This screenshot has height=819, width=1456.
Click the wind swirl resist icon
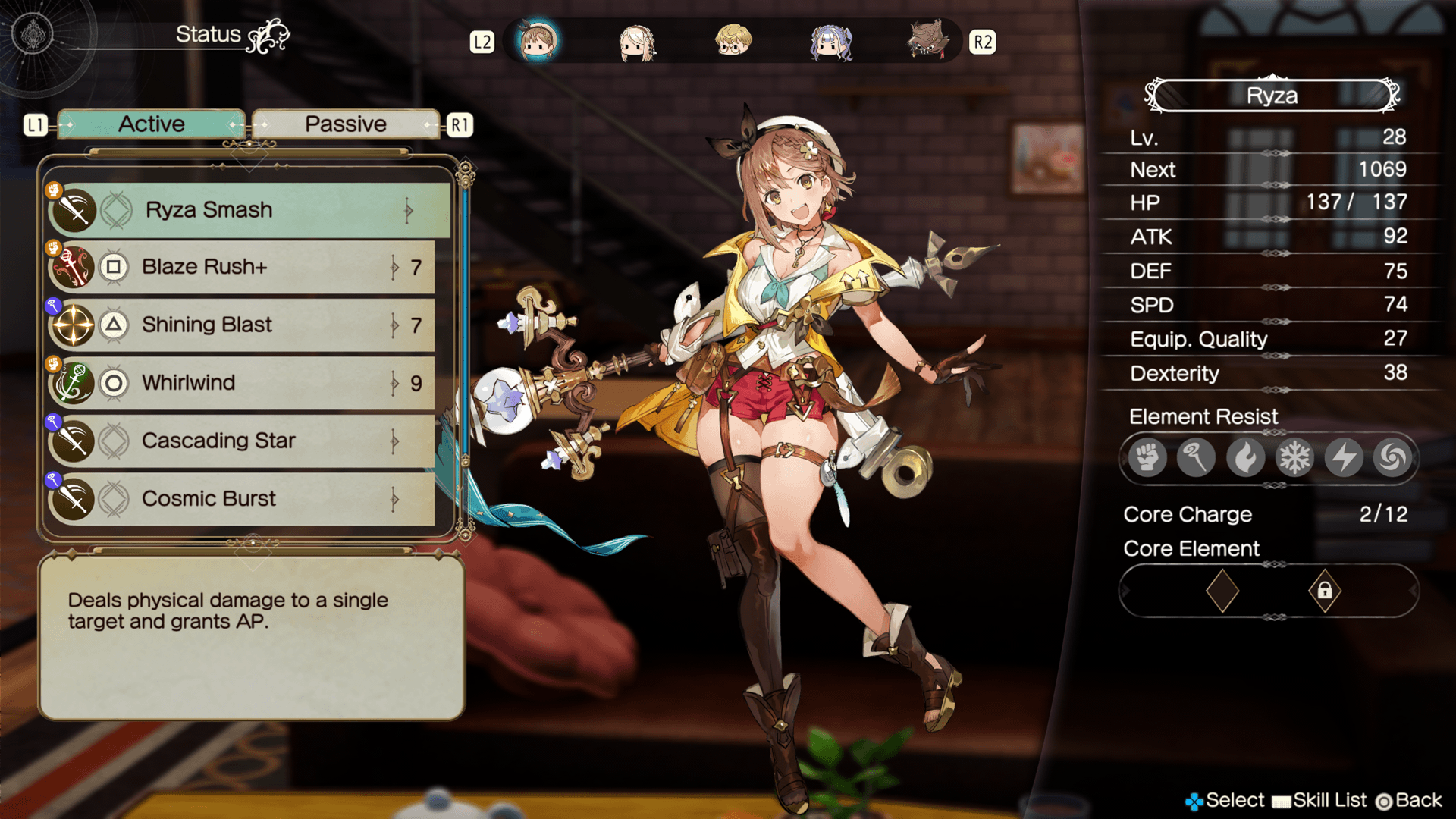click(1392, 458)
